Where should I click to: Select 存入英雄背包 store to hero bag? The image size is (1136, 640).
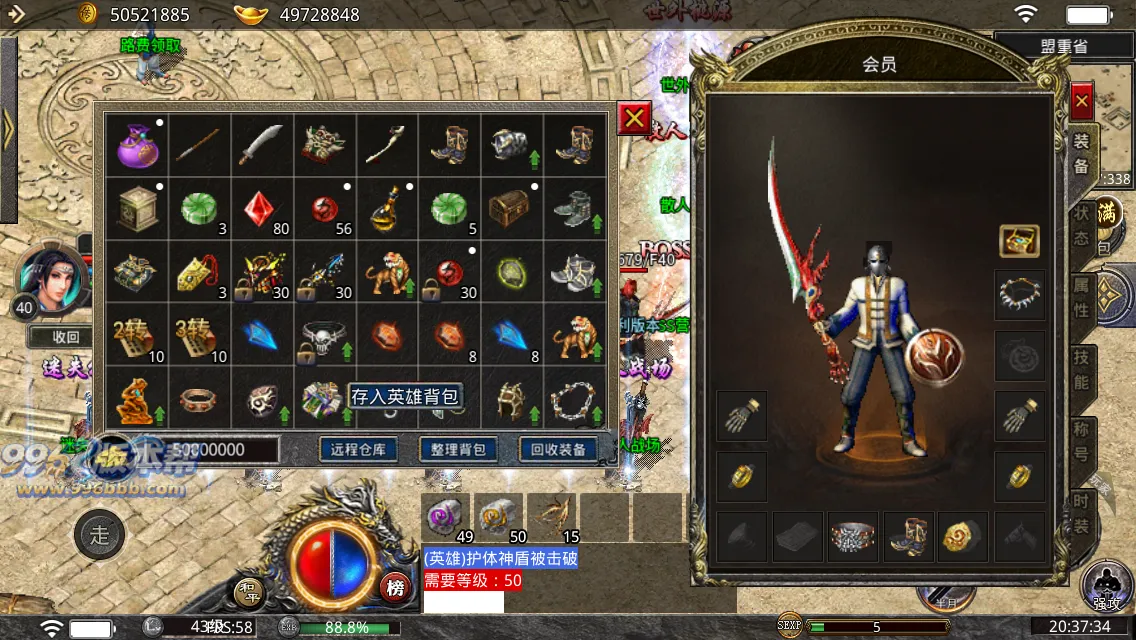(x=406, y=396)
